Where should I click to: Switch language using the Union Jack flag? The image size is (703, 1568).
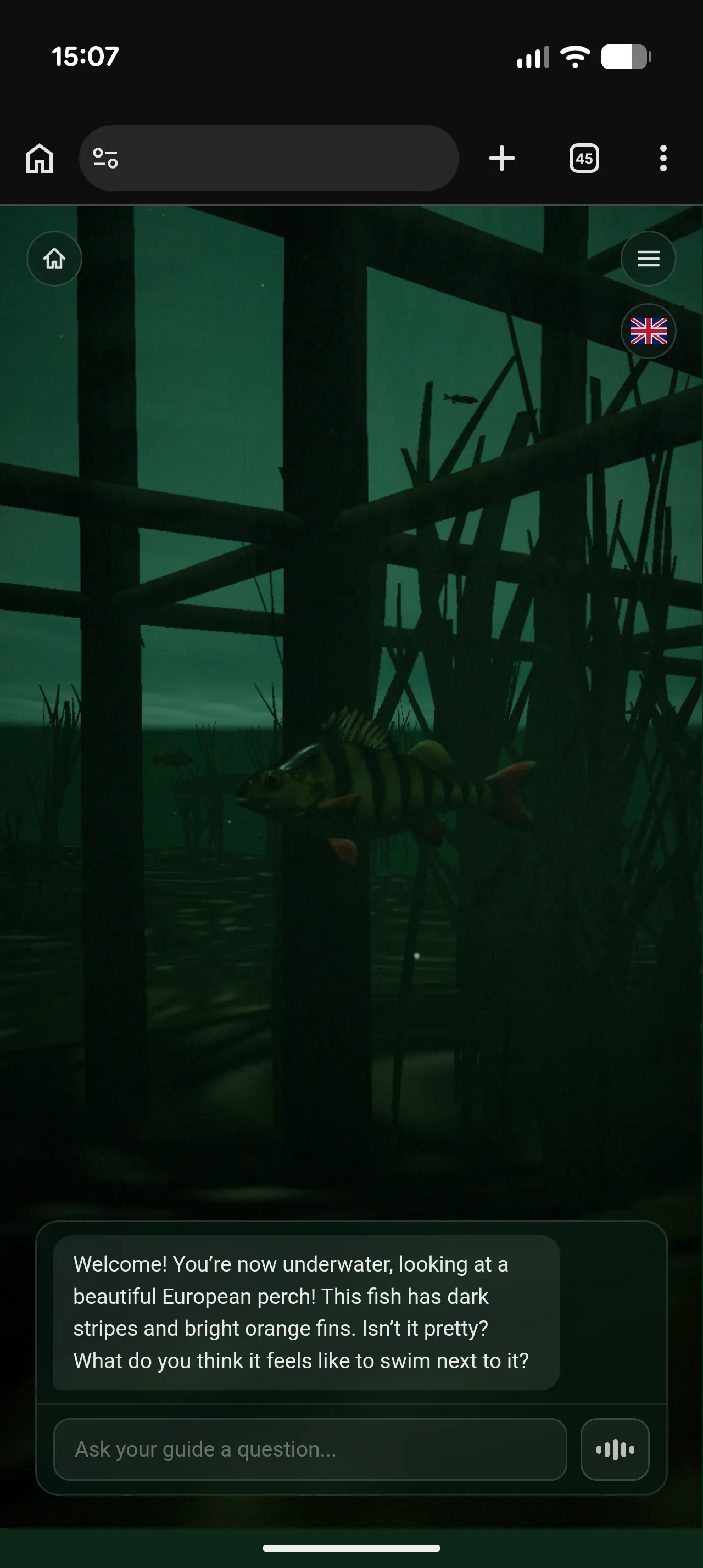[648, 331]
